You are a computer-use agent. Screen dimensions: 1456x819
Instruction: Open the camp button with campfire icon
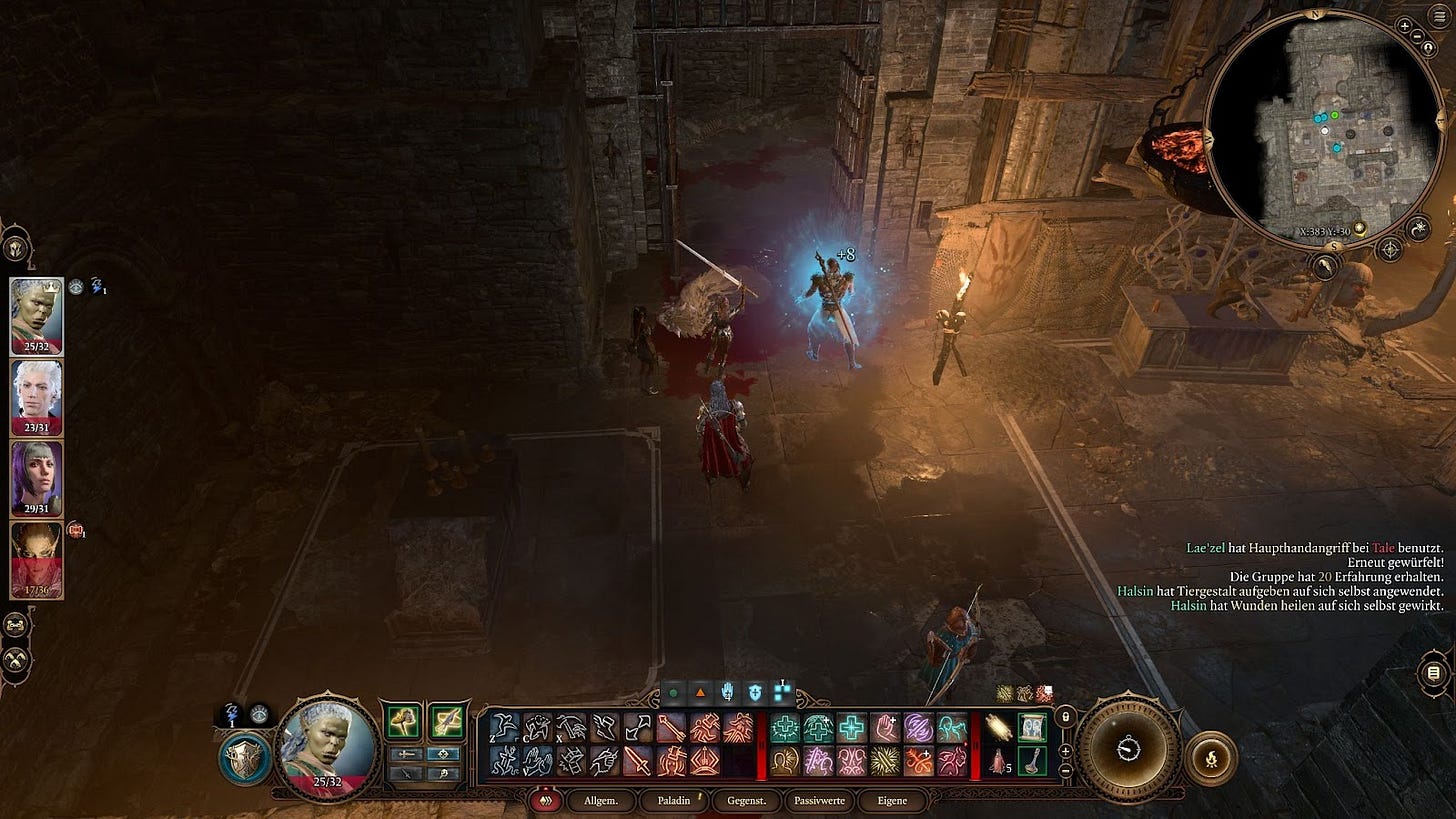[1209, 758]
